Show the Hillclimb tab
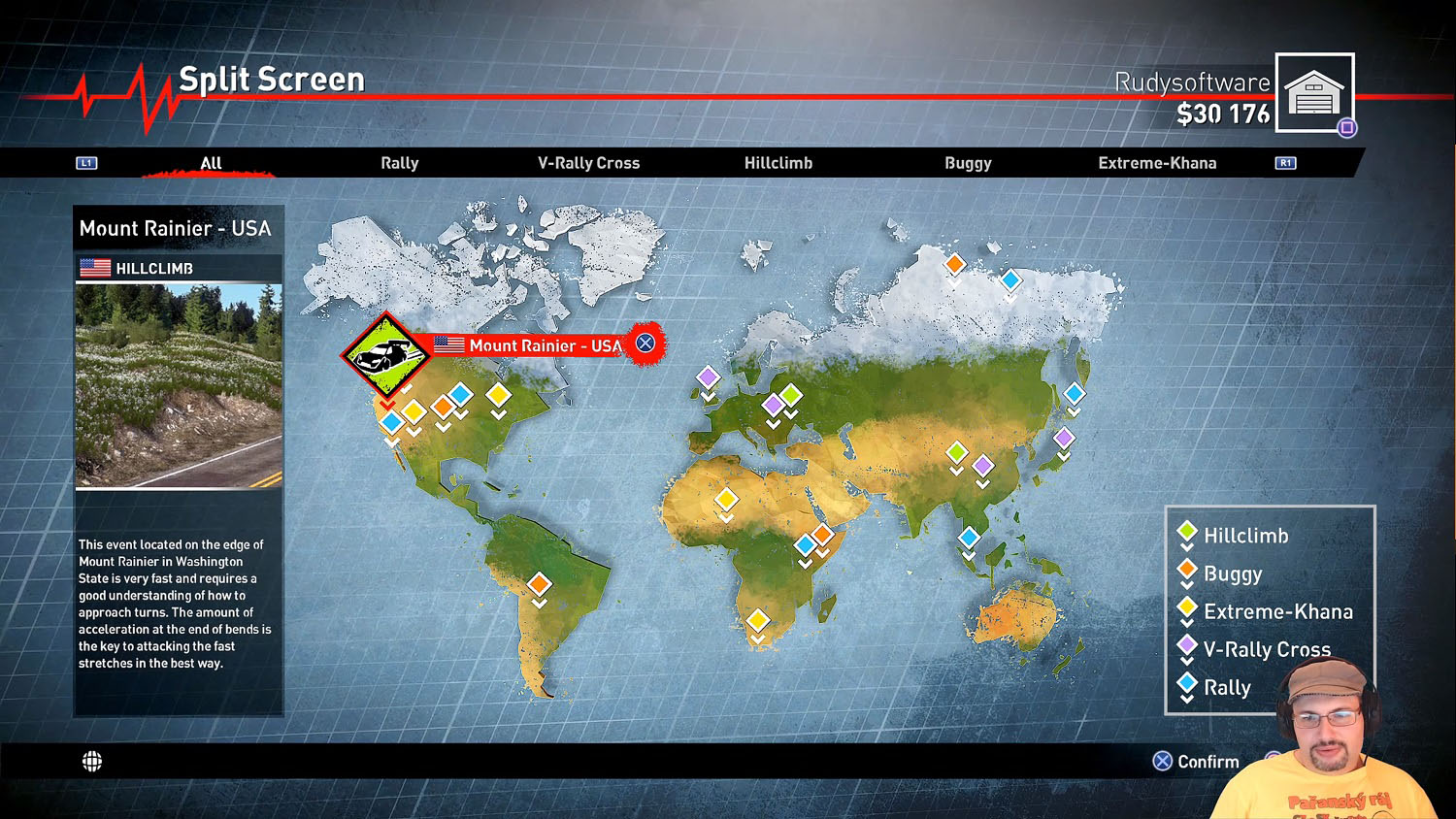The width and height of the screenshot is (1456, 819). click(x=778, y=163)
